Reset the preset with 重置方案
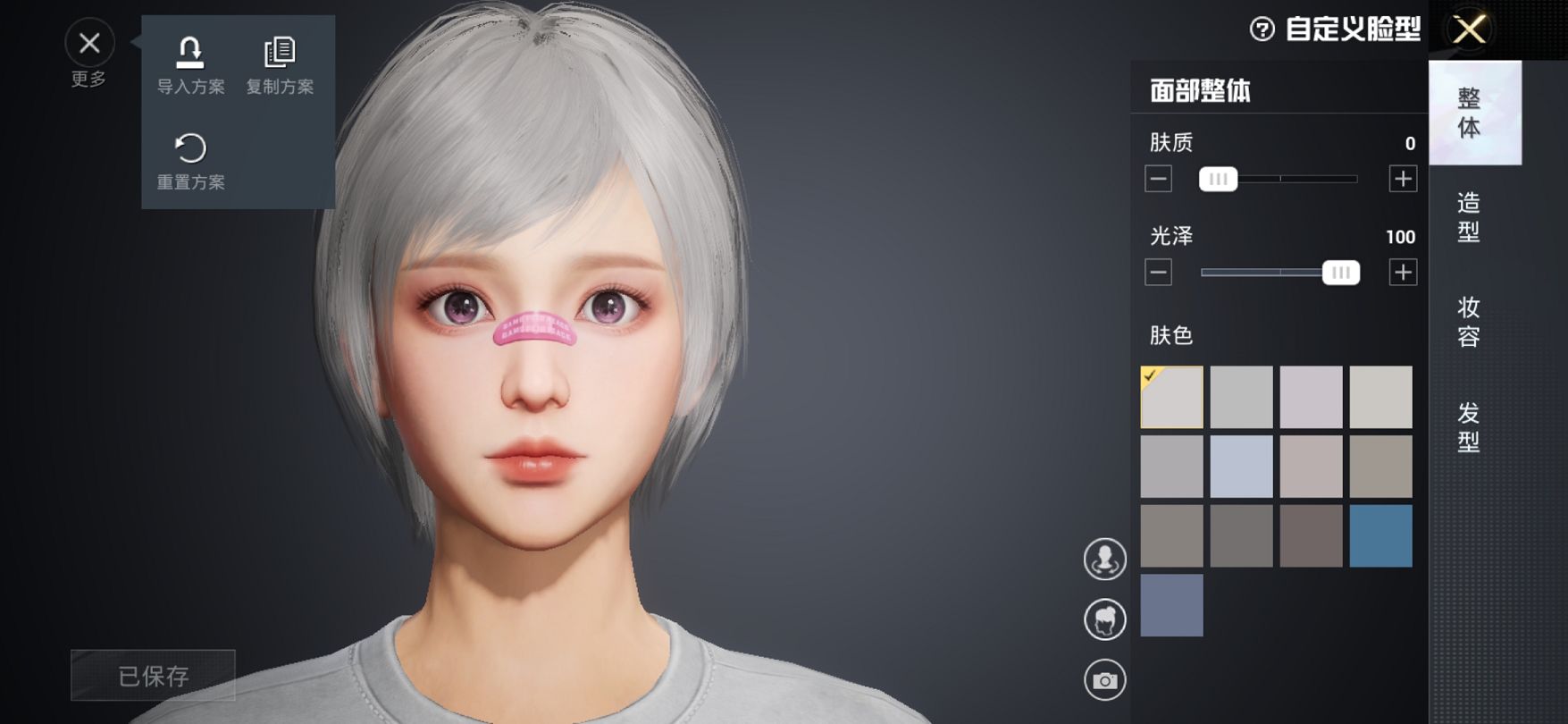The width and height of the screenshot is (1568, 724). [x=190, y=161]
